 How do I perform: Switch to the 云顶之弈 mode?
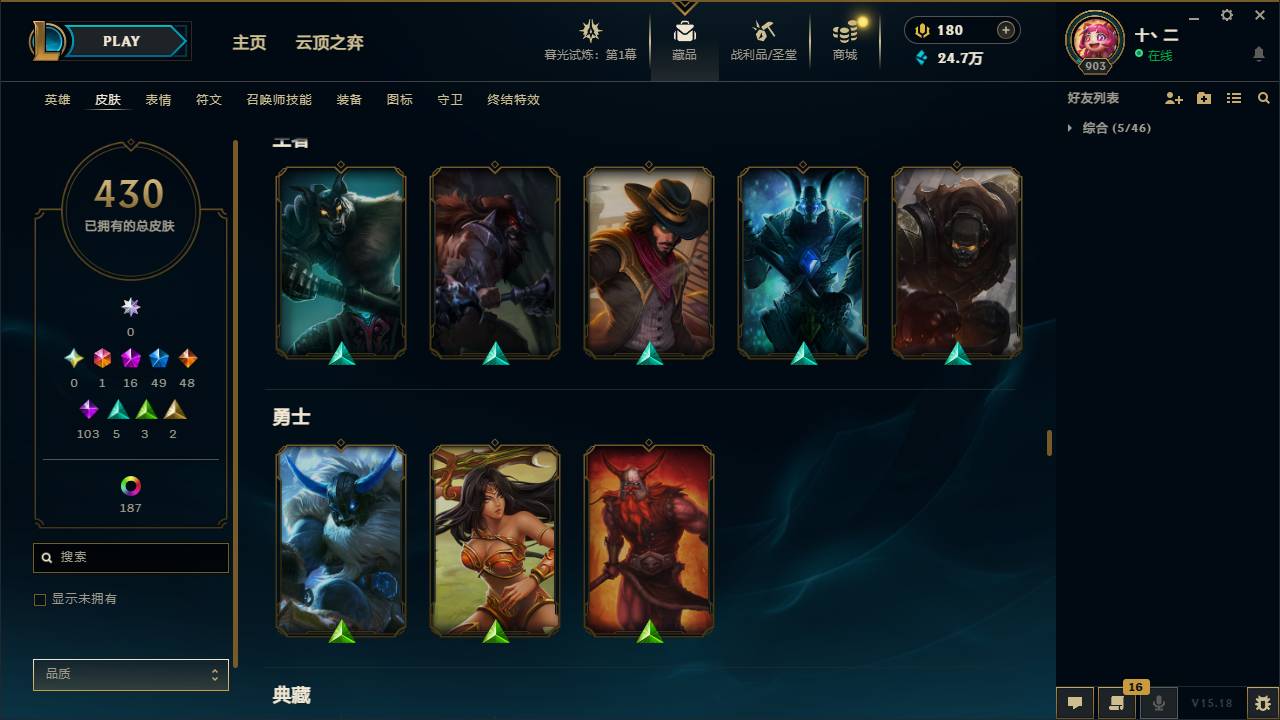click(329, 43)
